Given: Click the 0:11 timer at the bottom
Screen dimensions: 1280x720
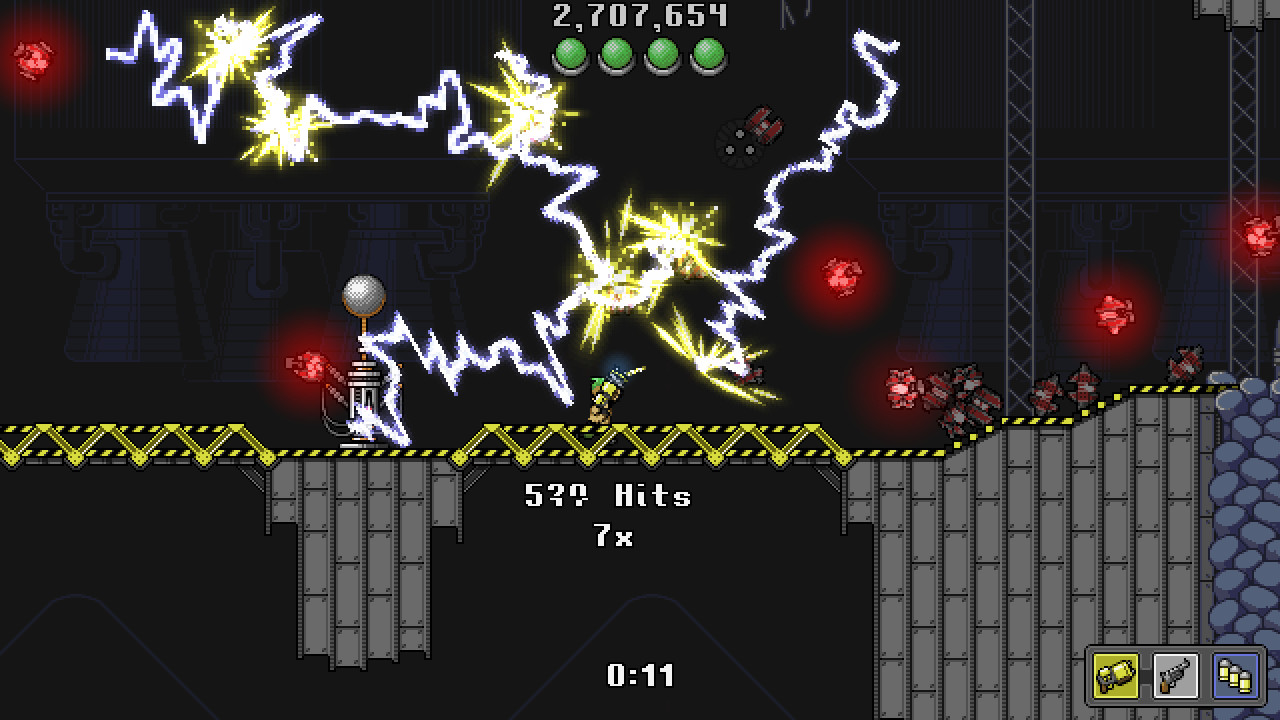Looking at the screenshot, I should coord(638,676).
